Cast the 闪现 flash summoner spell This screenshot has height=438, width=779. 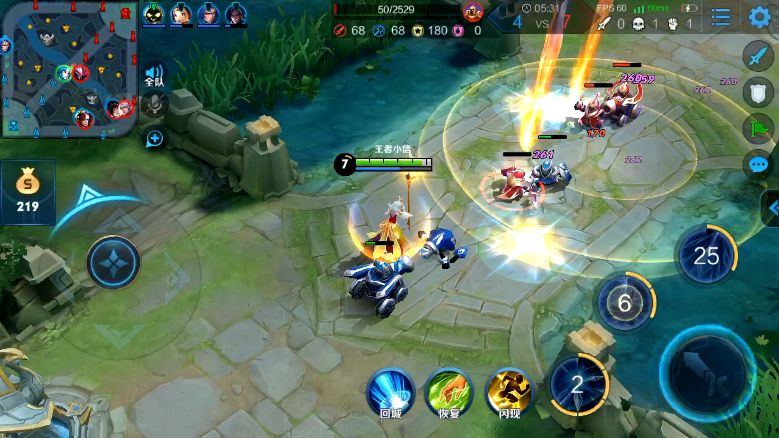508,390
